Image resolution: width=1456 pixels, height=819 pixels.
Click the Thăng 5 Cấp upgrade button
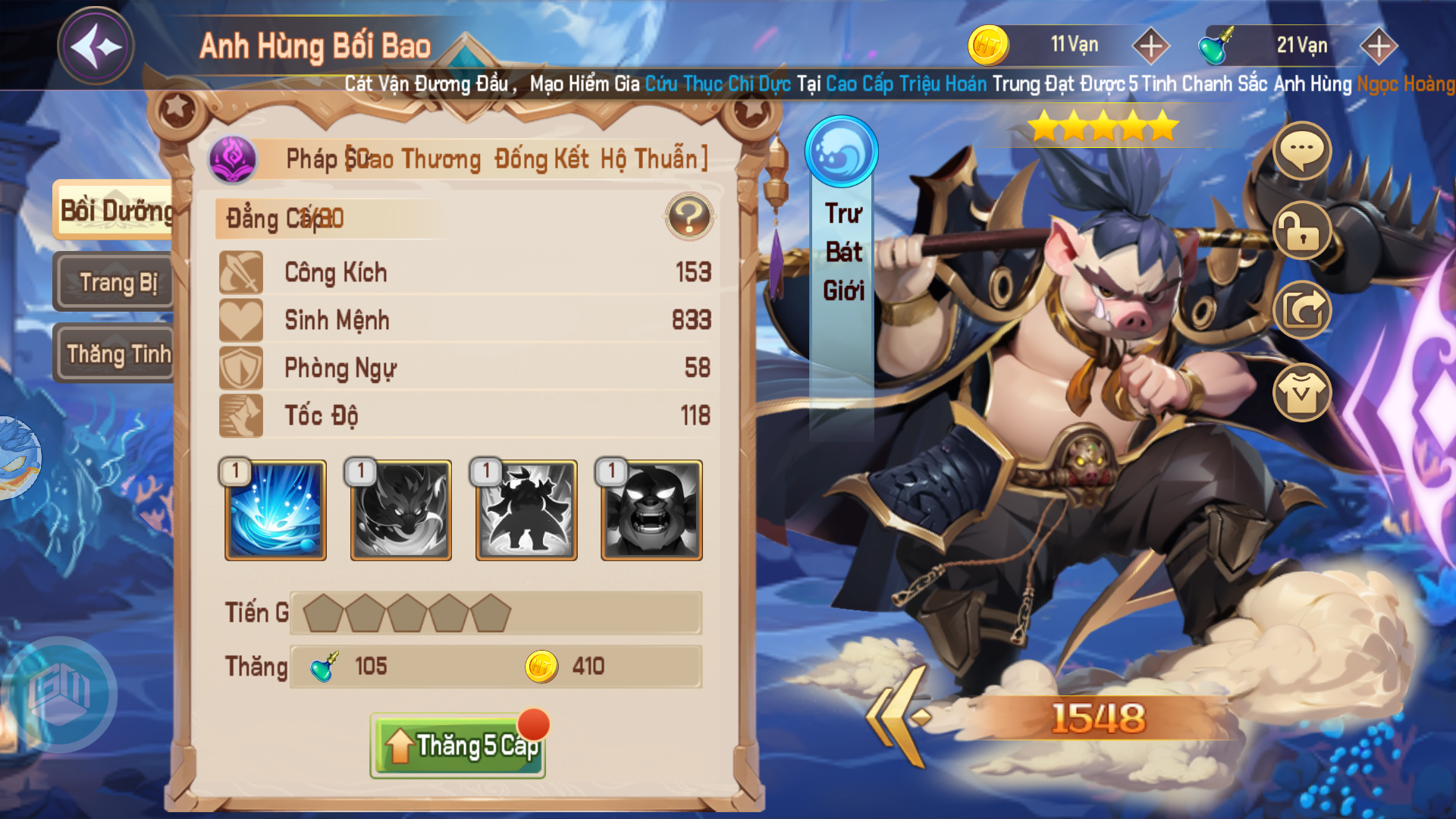pyautogui.click(x=458, y=745)
